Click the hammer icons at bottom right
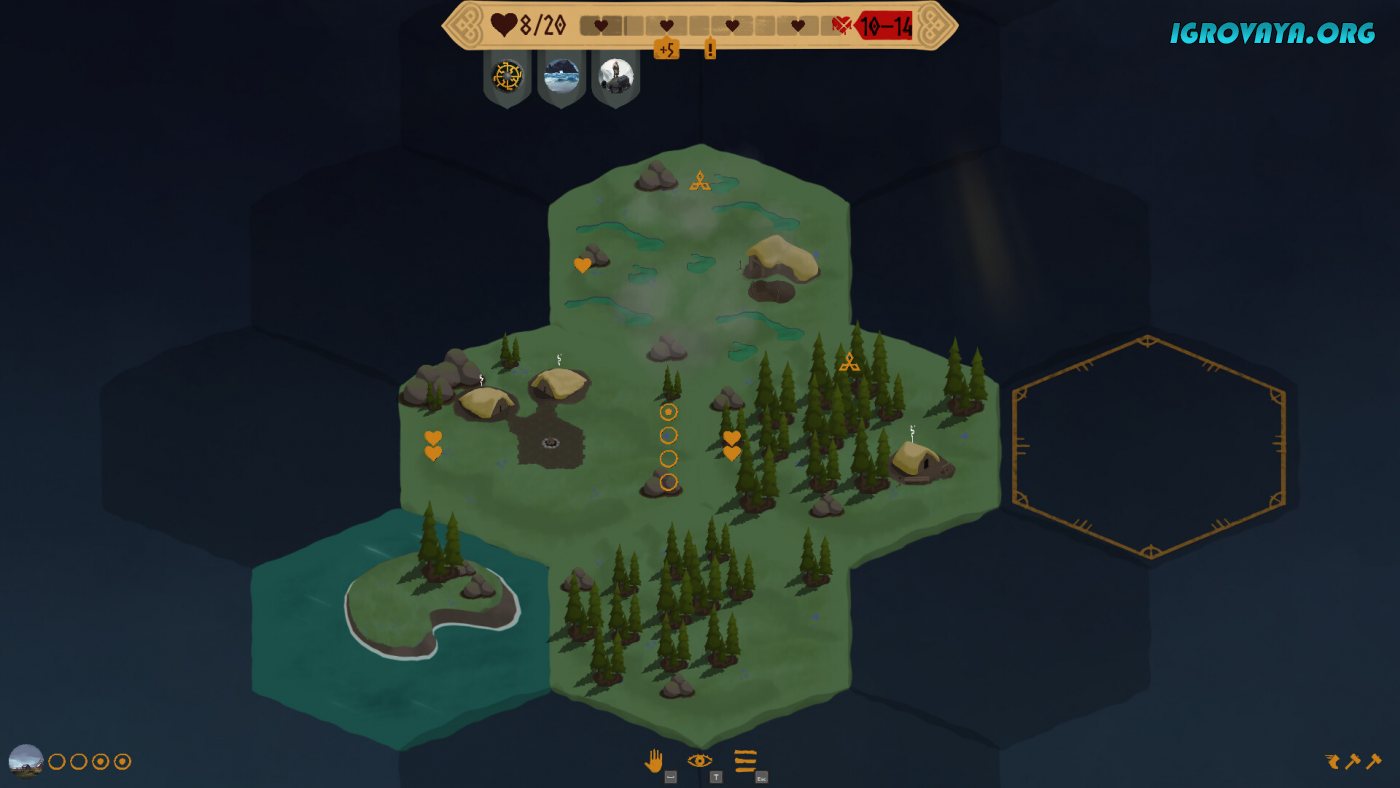 point(1353,761)
